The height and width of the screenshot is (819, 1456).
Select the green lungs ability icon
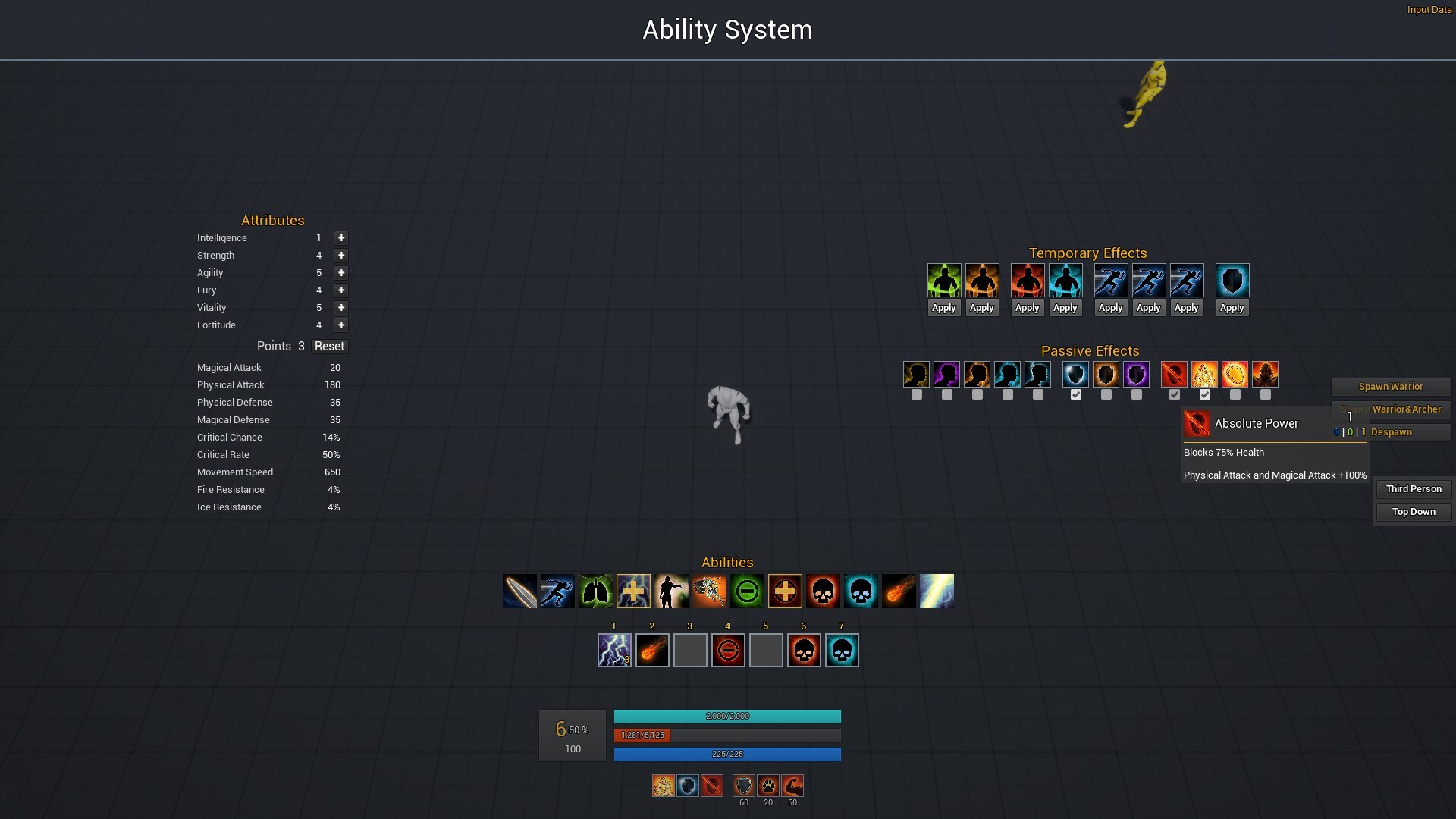click(x=595, y=591)
